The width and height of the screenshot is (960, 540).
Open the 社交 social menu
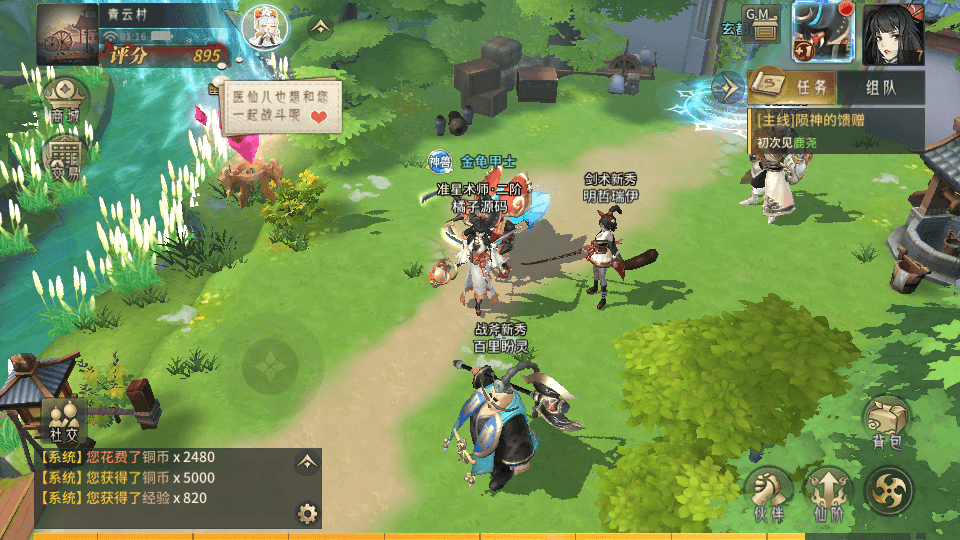coord(62,421)
